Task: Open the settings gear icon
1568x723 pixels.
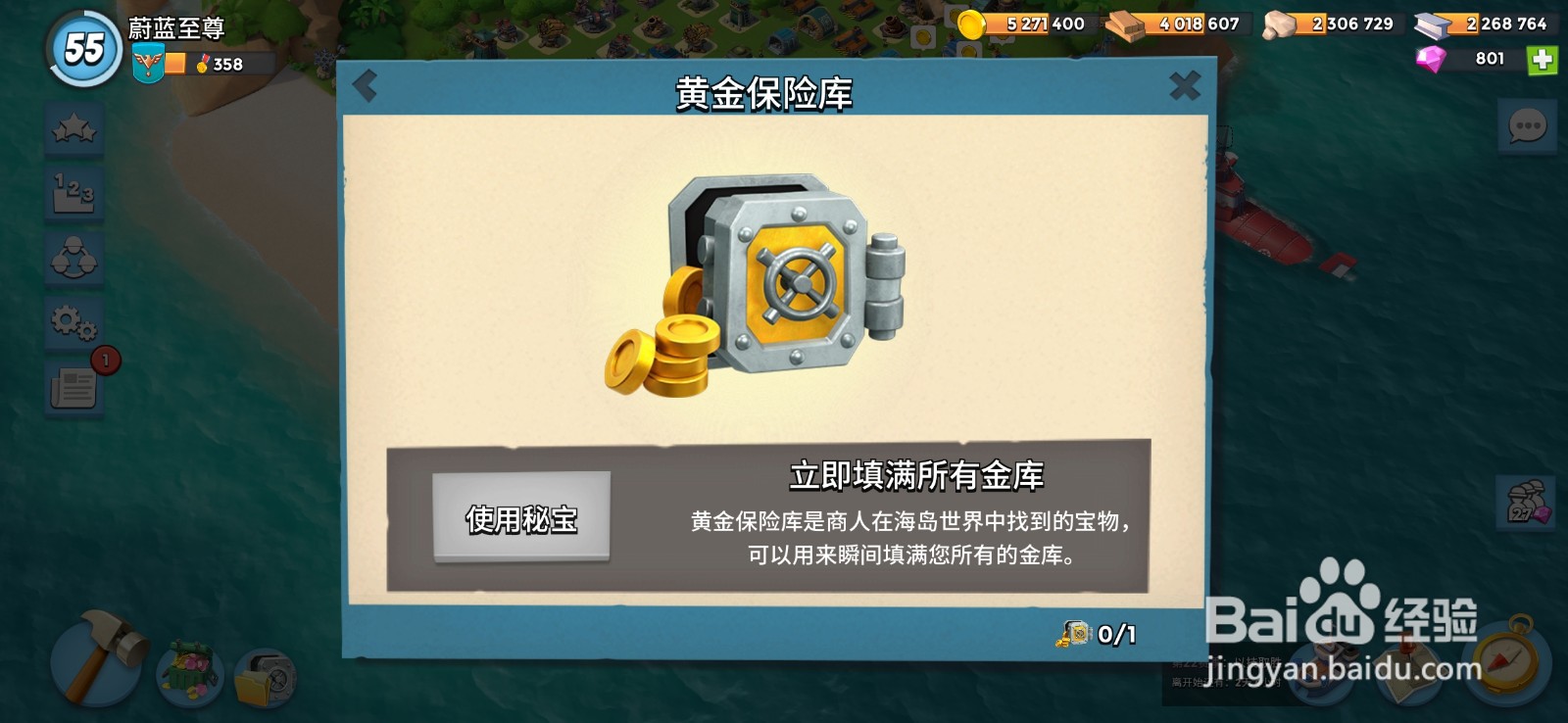Action: pyautogui.click(x=73, y=320)
